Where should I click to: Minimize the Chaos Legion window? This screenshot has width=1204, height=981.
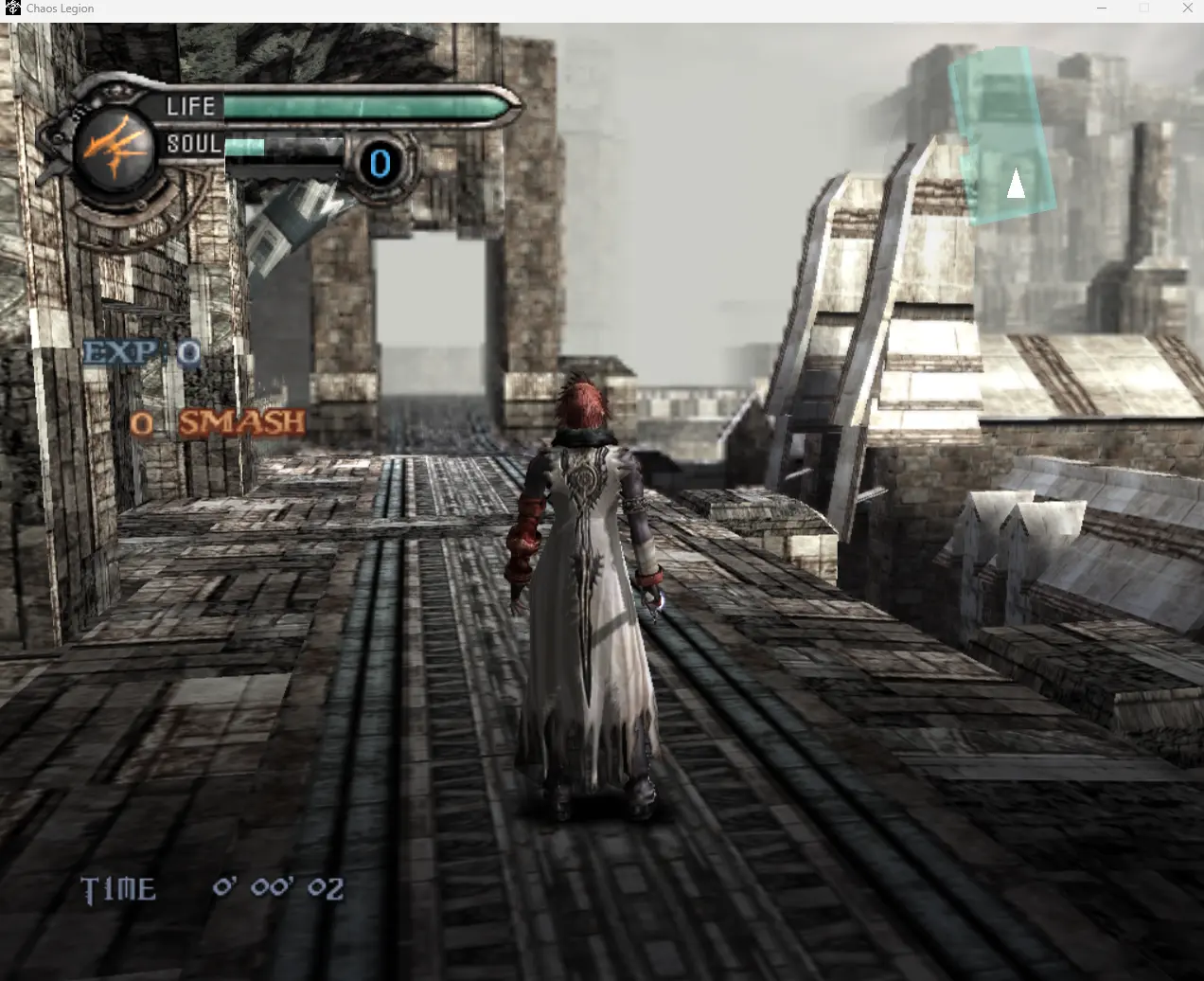[1102, 9]
